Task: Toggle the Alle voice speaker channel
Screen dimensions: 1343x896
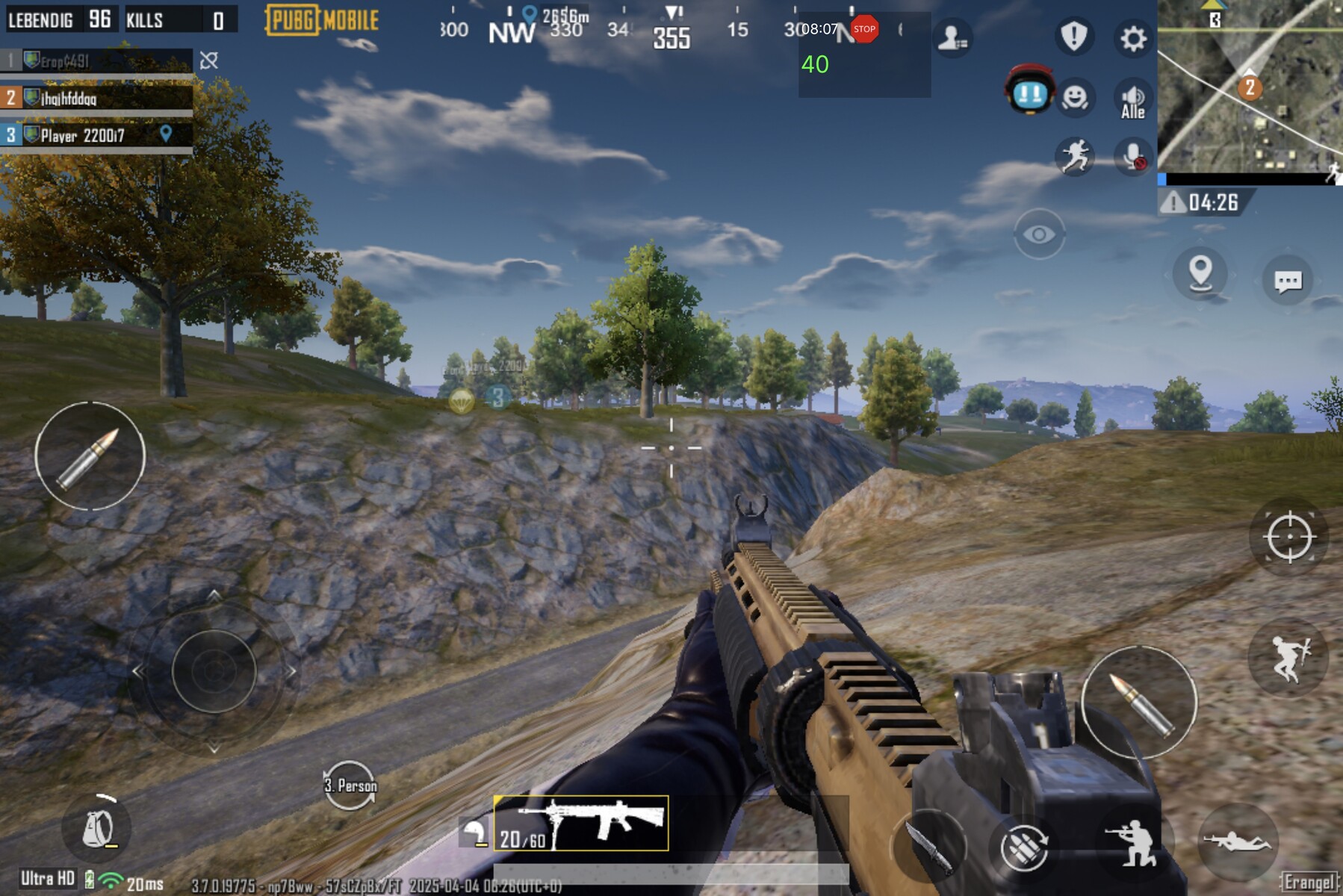Action: tap(1132, 101)
